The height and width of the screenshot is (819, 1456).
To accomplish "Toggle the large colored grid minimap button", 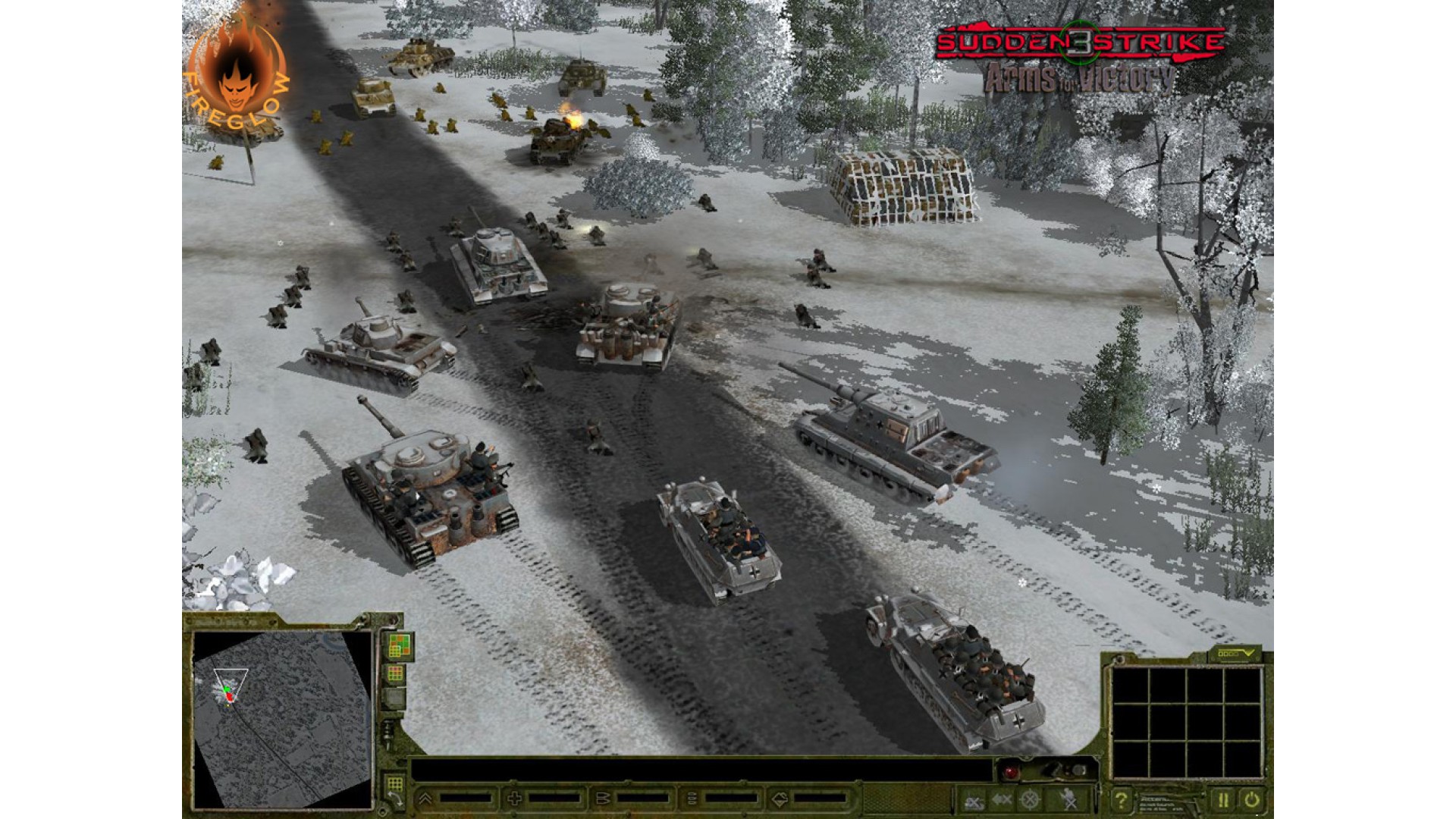I will click(x=400, y=645).
